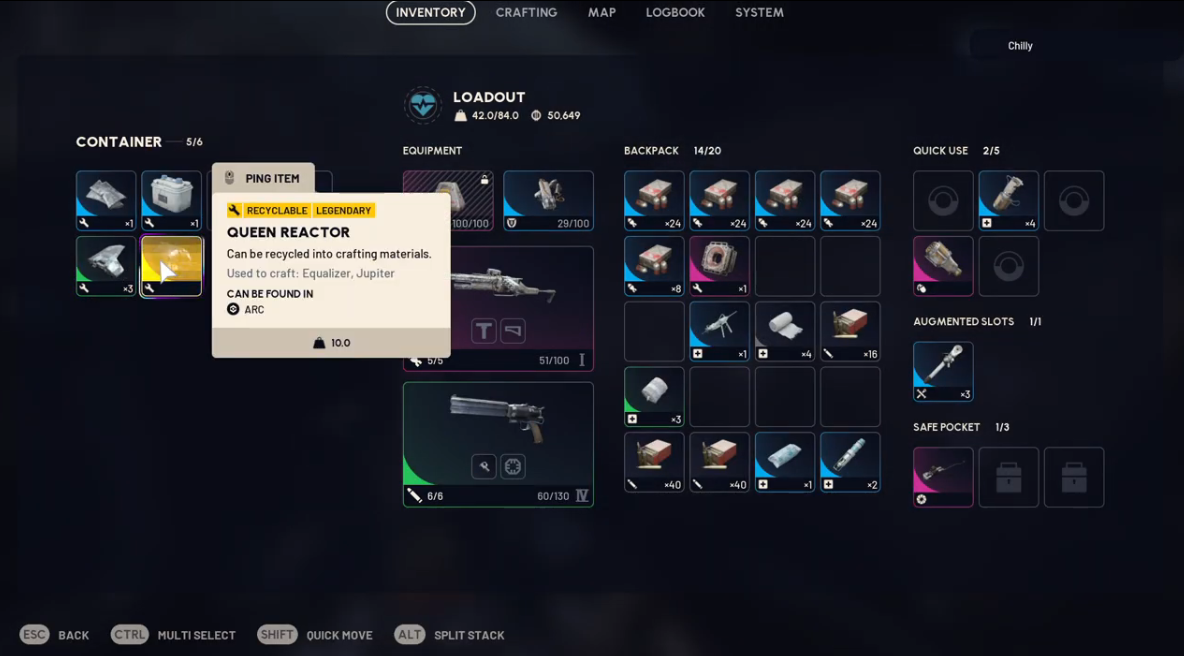Select the pink item in the safe pocket
The height and width of the screenshot is (656, 1184).
(x=943, y=476)
